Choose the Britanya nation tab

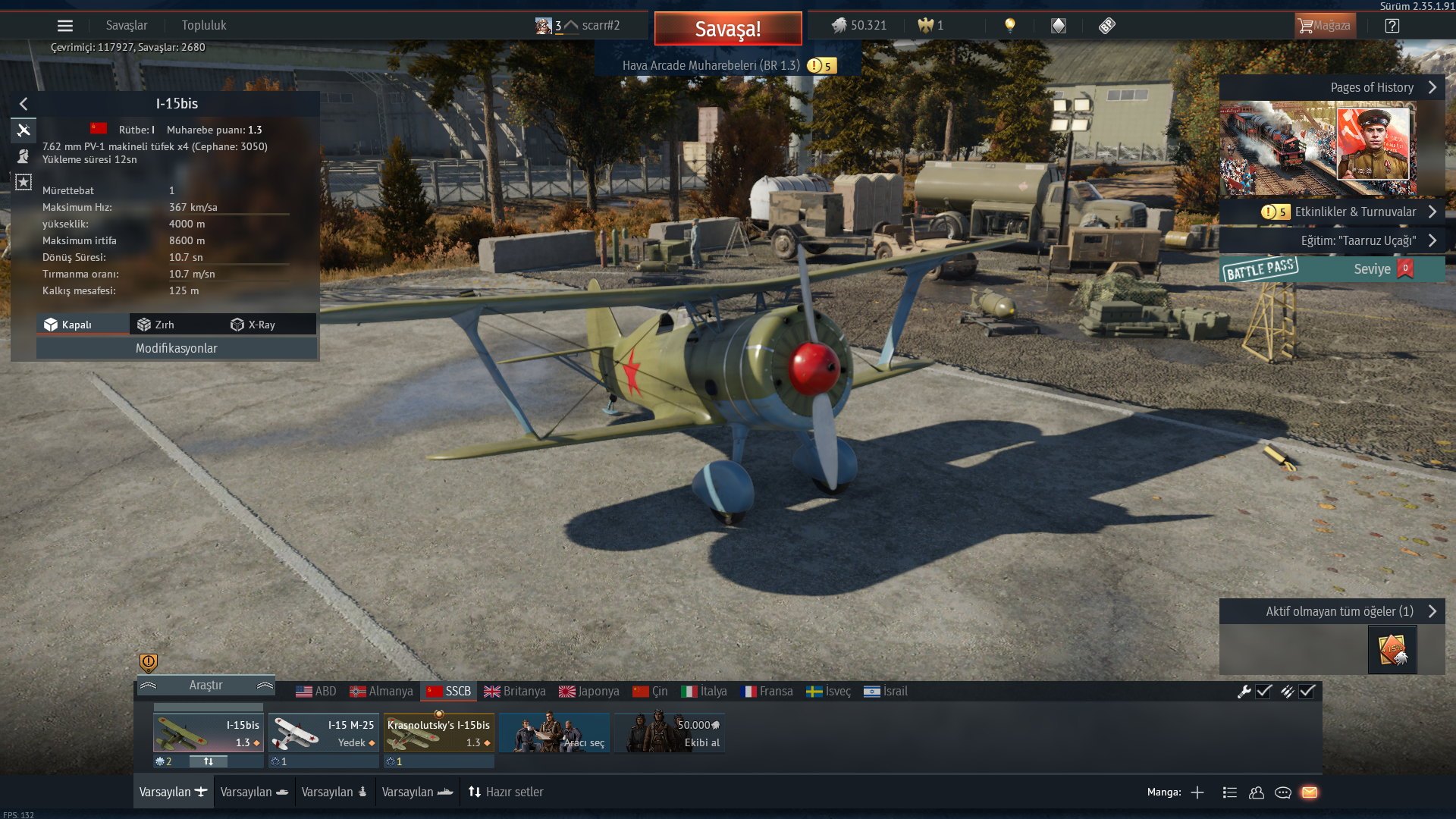(x=515, y=692)
